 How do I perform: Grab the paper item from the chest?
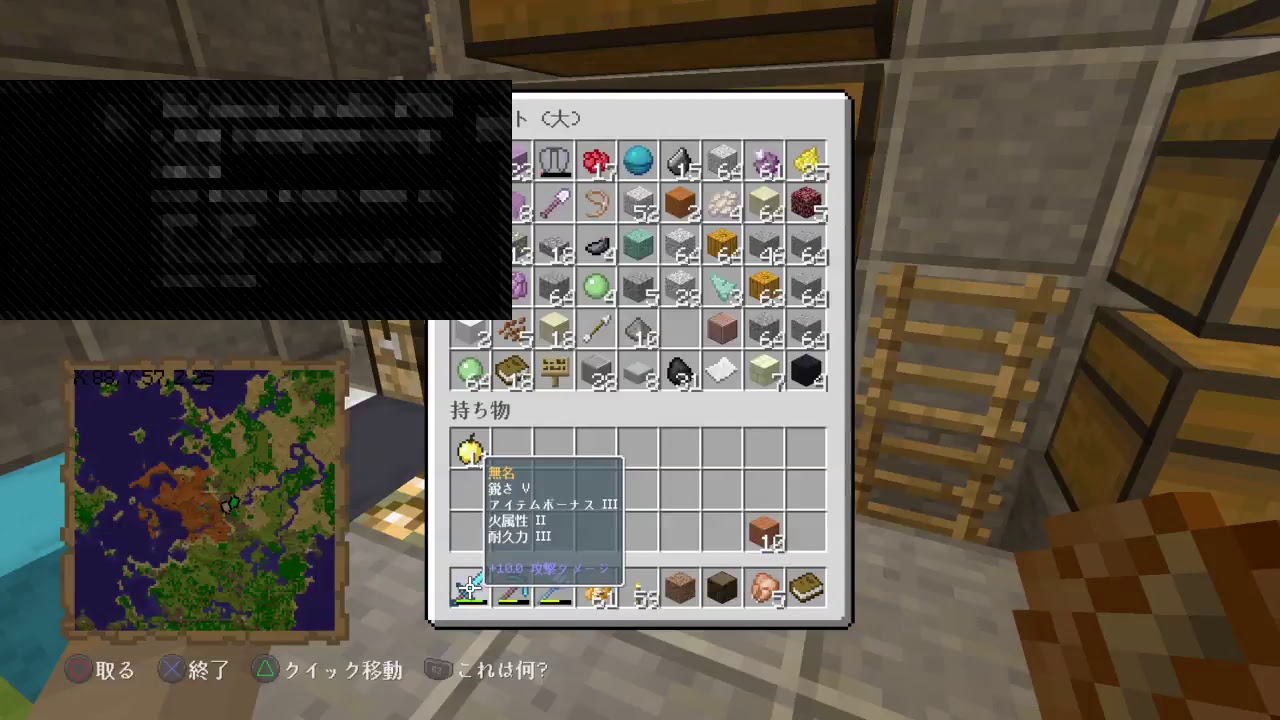click(723, 373)
